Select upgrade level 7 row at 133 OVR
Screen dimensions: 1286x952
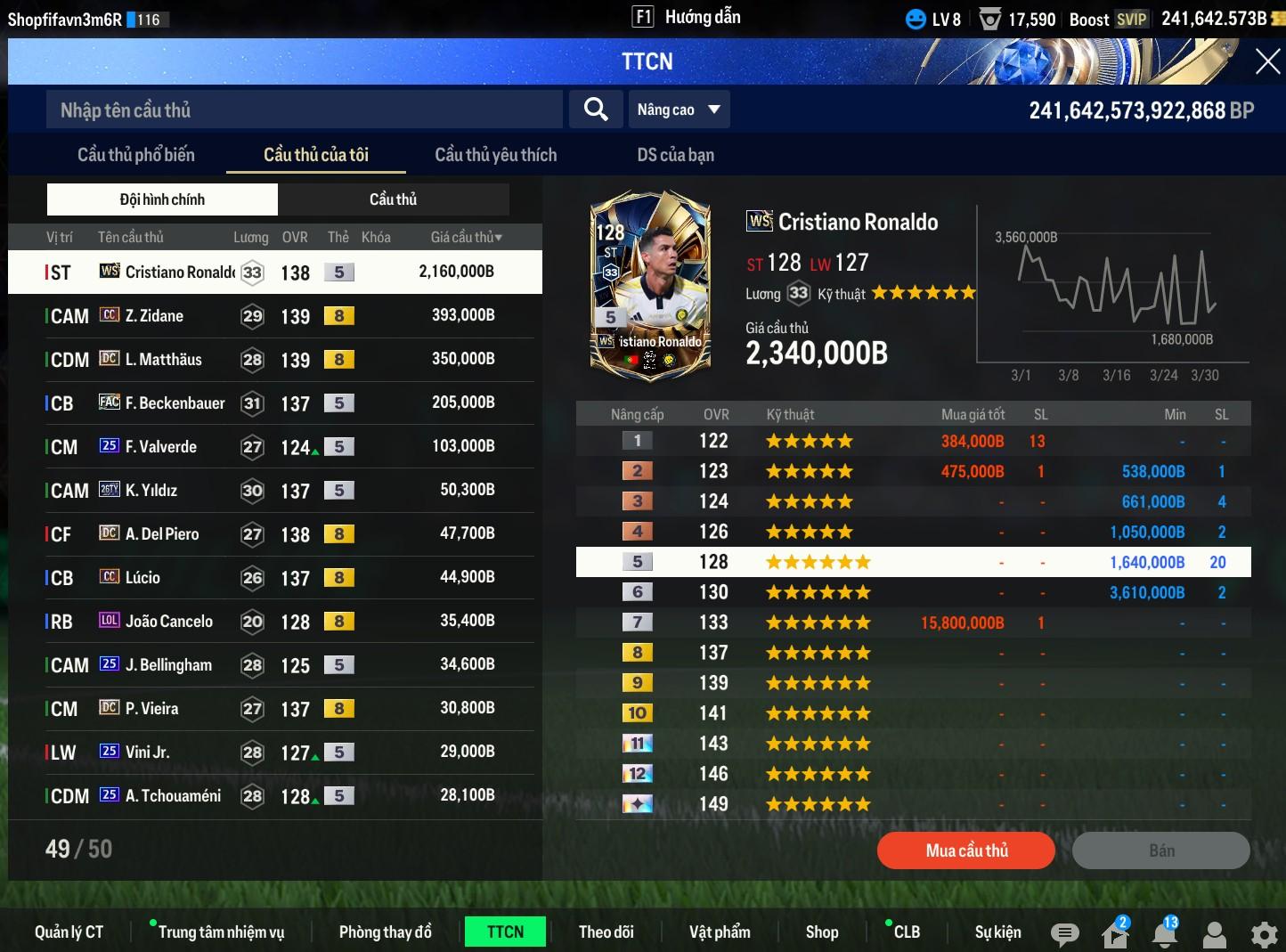pos(913,622)
